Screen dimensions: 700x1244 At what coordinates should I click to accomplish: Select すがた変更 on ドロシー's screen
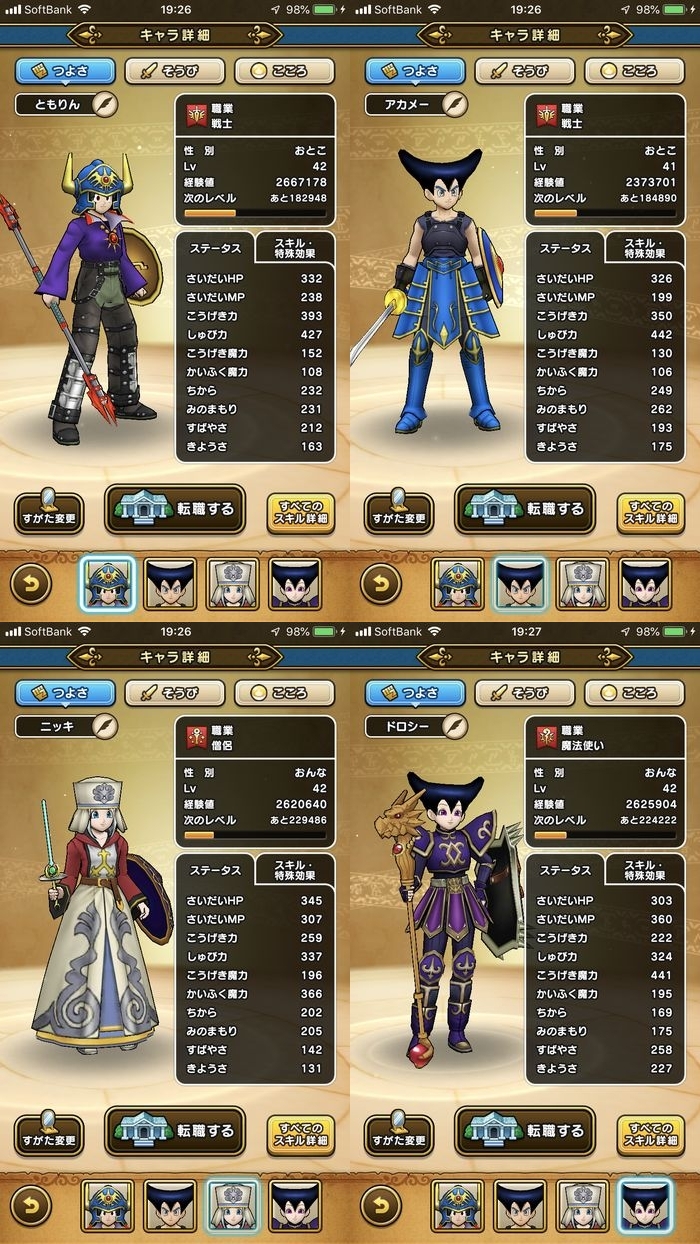click(x=398, y=1134)
